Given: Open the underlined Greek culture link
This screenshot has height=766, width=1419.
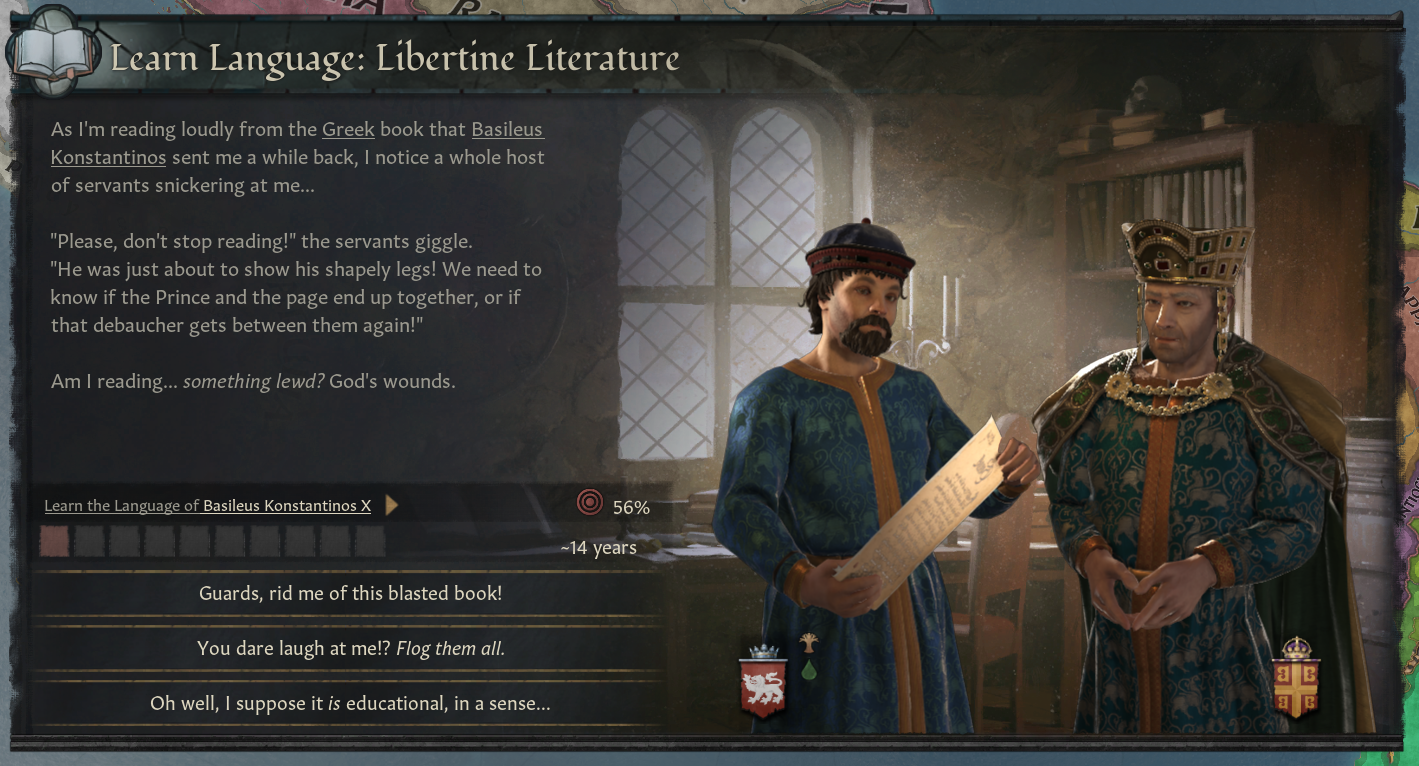Looking at the screenshot, I should [x=348, y=130].
